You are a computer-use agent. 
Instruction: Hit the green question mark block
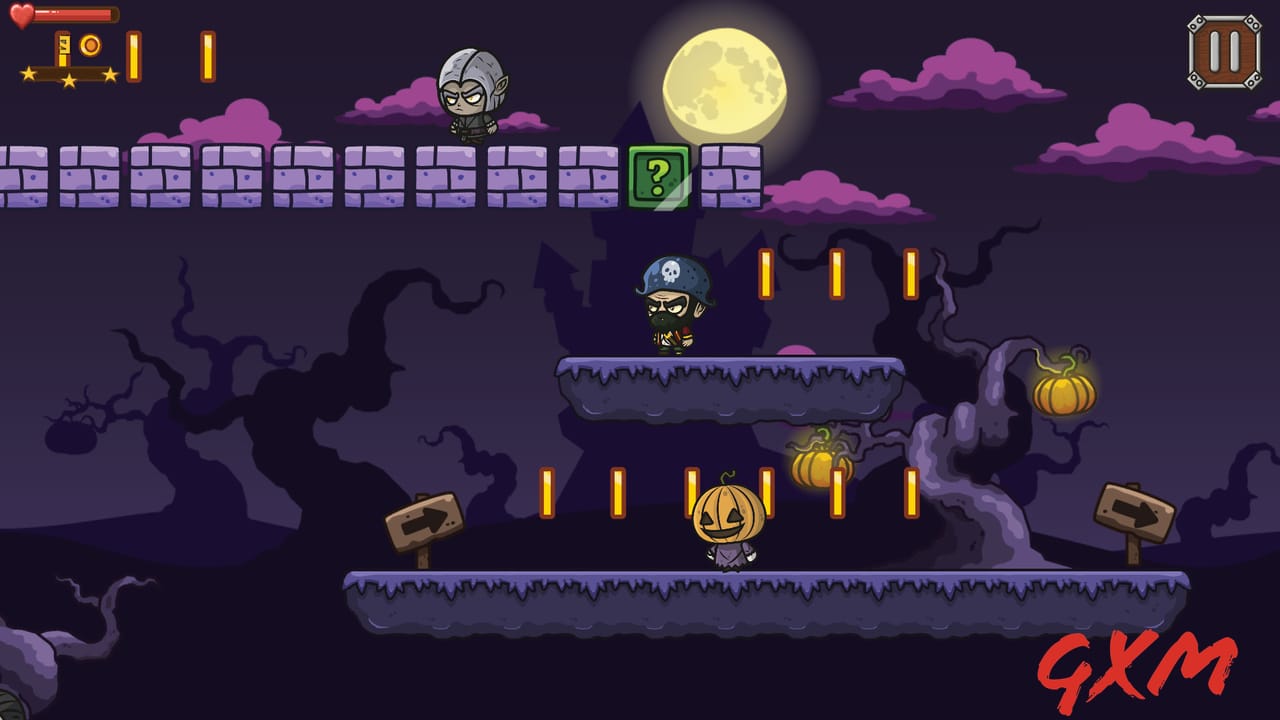[659, 177]
